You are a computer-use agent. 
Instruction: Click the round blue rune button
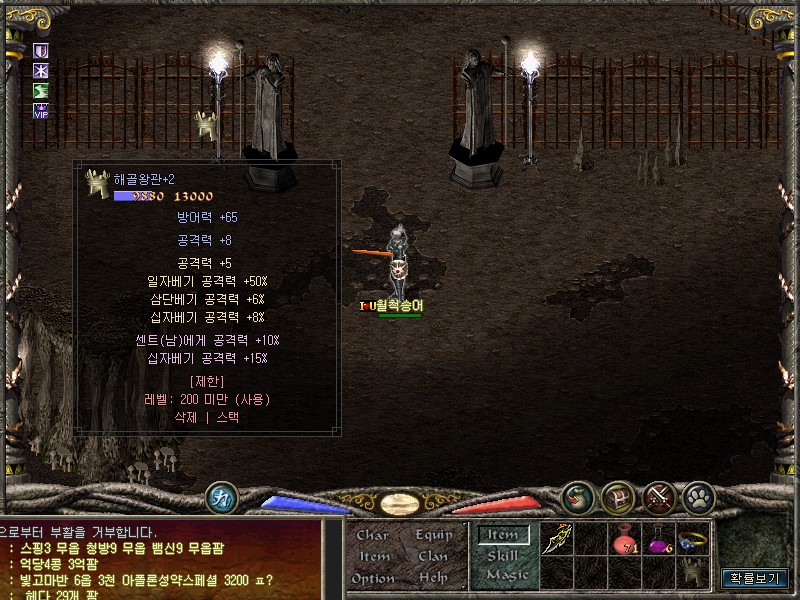221,497
